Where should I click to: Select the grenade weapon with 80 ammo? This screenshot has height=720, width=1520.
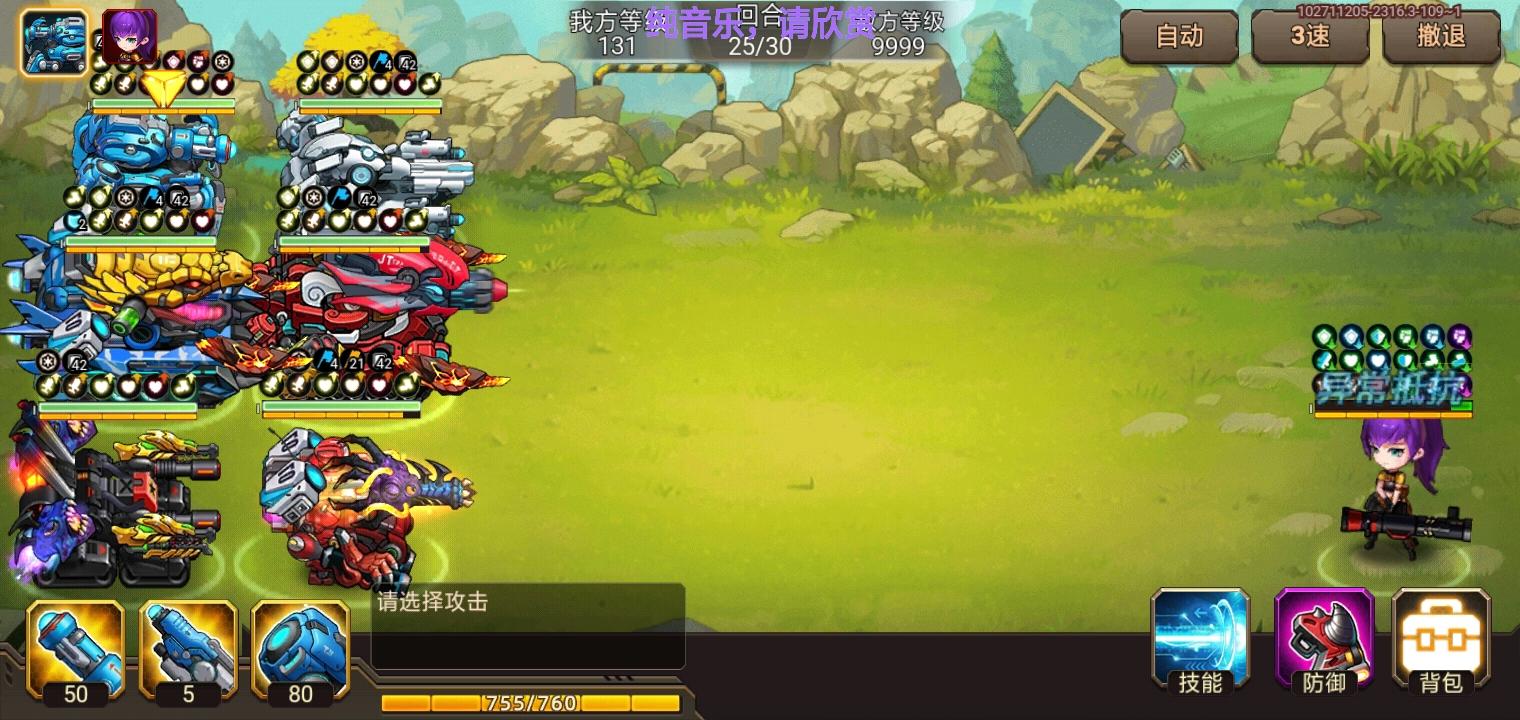[300, 650]
